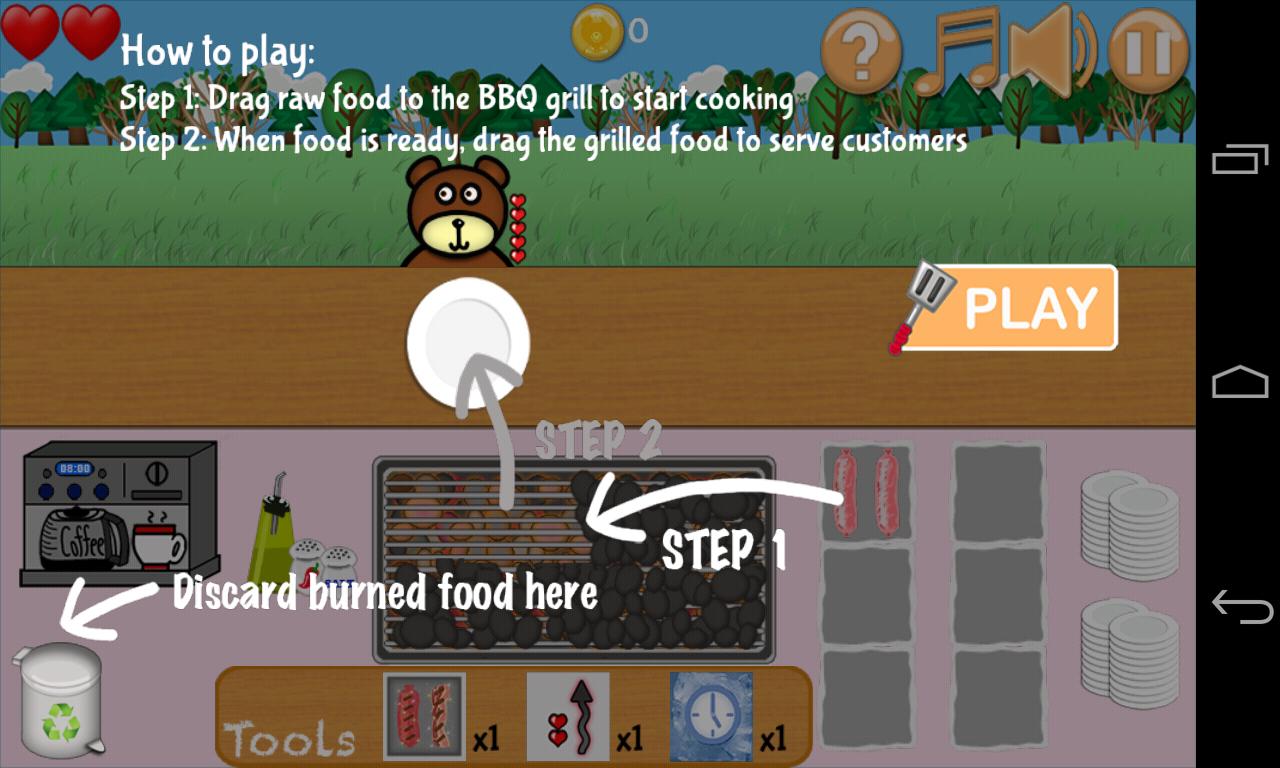Click the recycle trash can for burned food
The image size is (1280, 768).
click(62, 700)
